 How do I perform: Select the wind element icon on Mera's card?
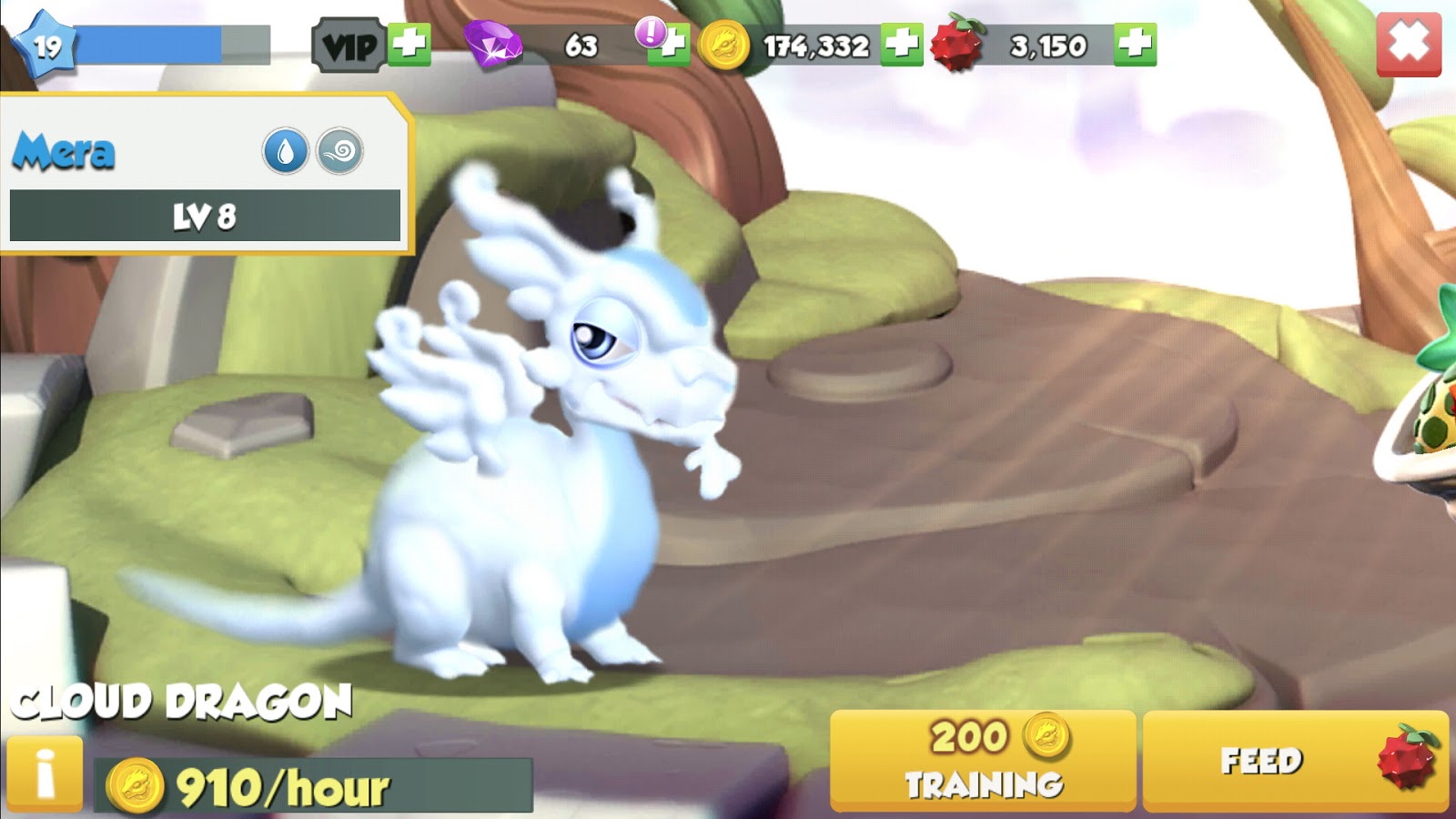[339, 150]
